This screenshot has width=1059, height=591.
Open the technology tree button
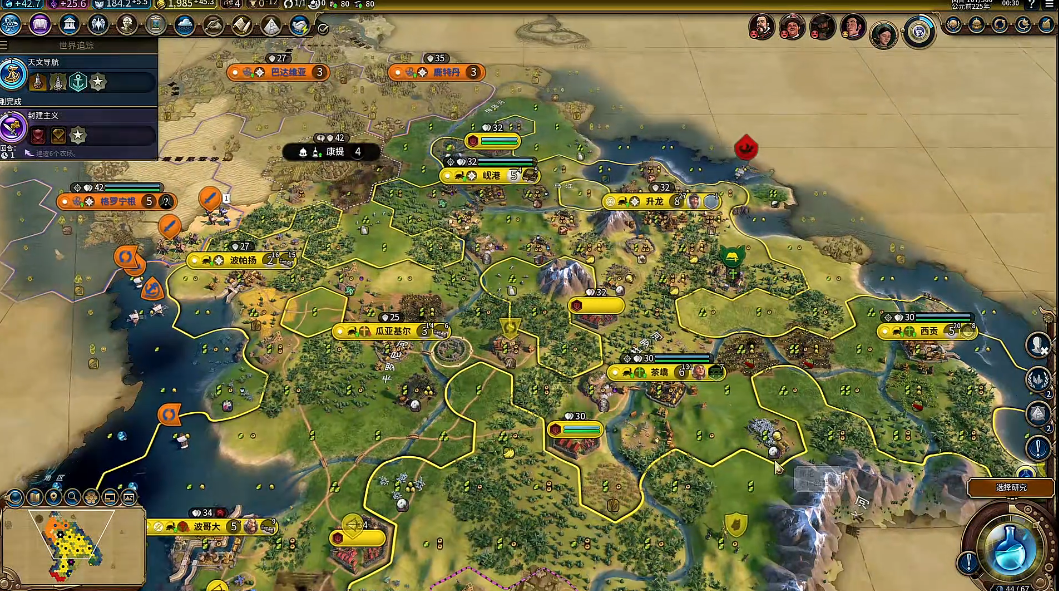coord(13,24)
